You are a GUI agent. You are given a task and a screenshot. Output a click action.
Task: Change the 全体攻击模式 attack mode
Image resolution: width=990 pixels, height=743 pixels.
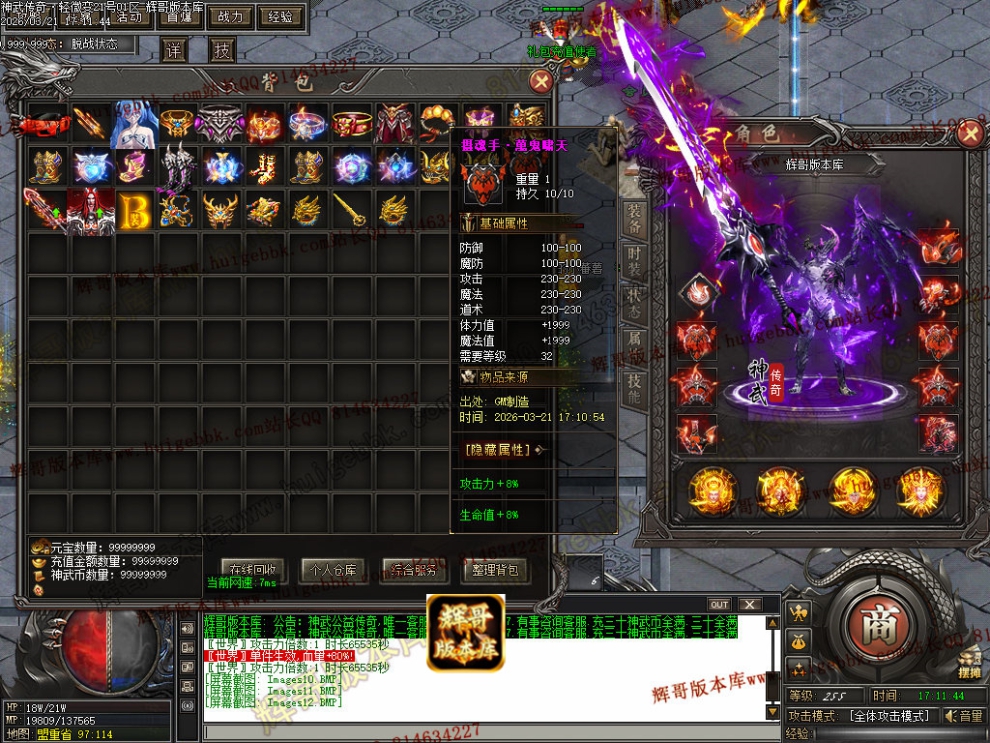pos(889,716)
